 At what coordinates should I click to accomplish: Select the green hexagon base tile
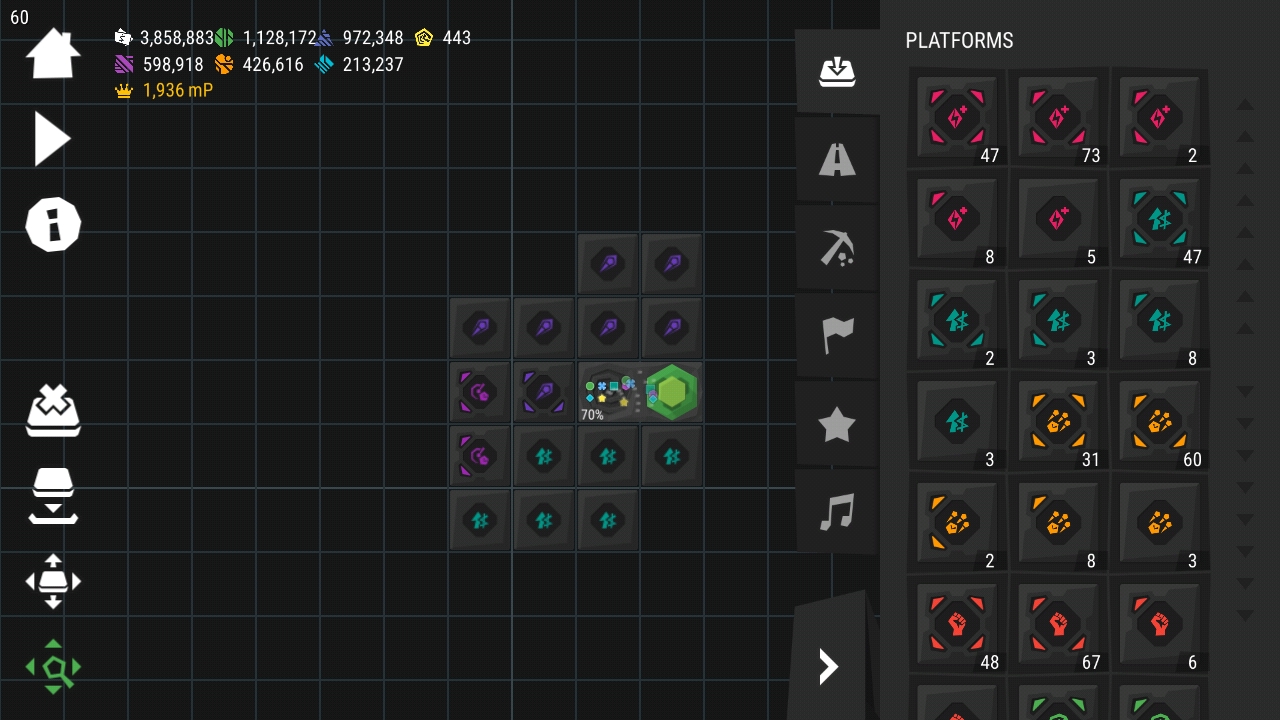[x=672, y=392]
